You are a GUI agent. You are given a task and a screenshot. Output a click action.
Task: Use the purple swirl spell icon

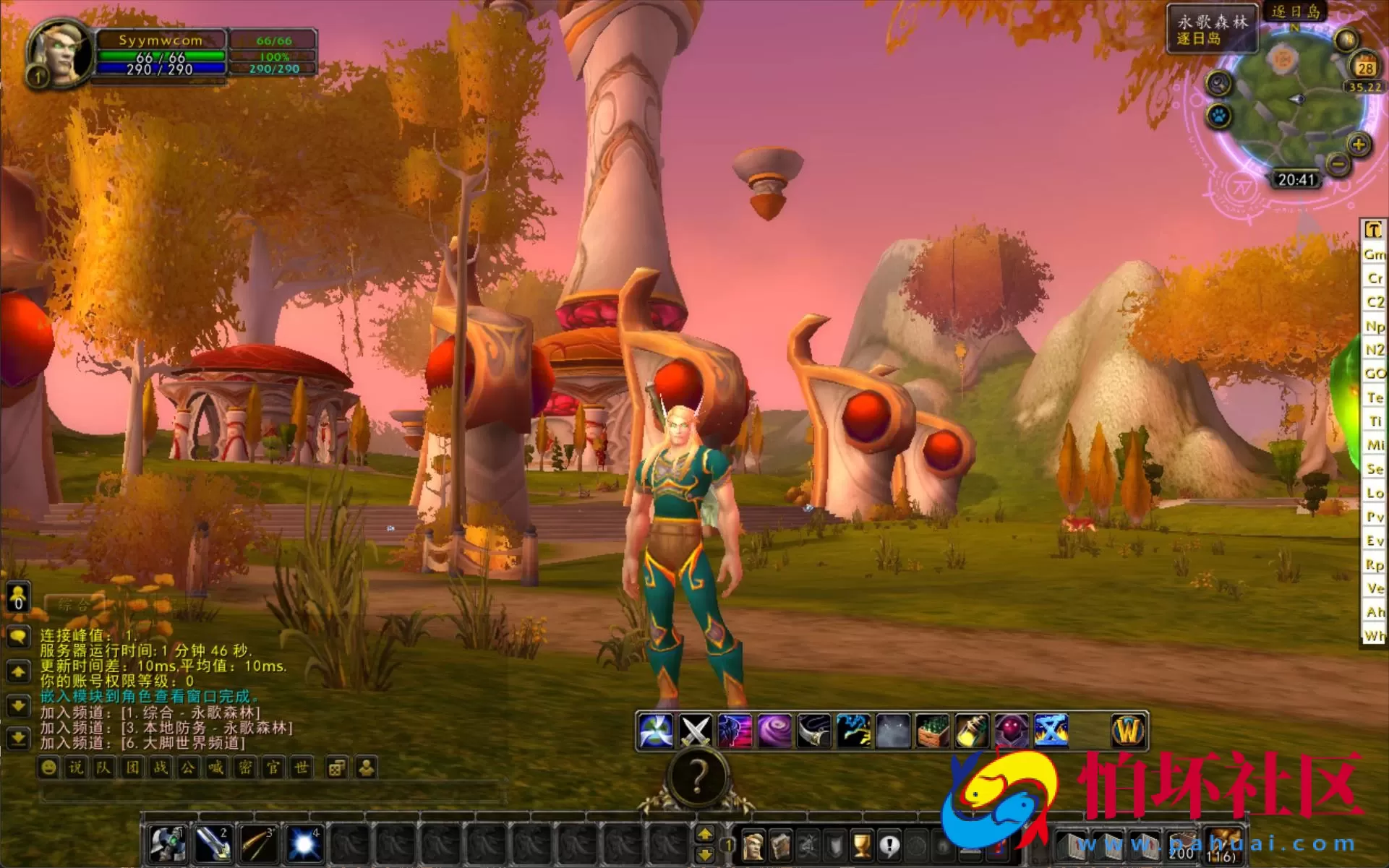[774, 731]
